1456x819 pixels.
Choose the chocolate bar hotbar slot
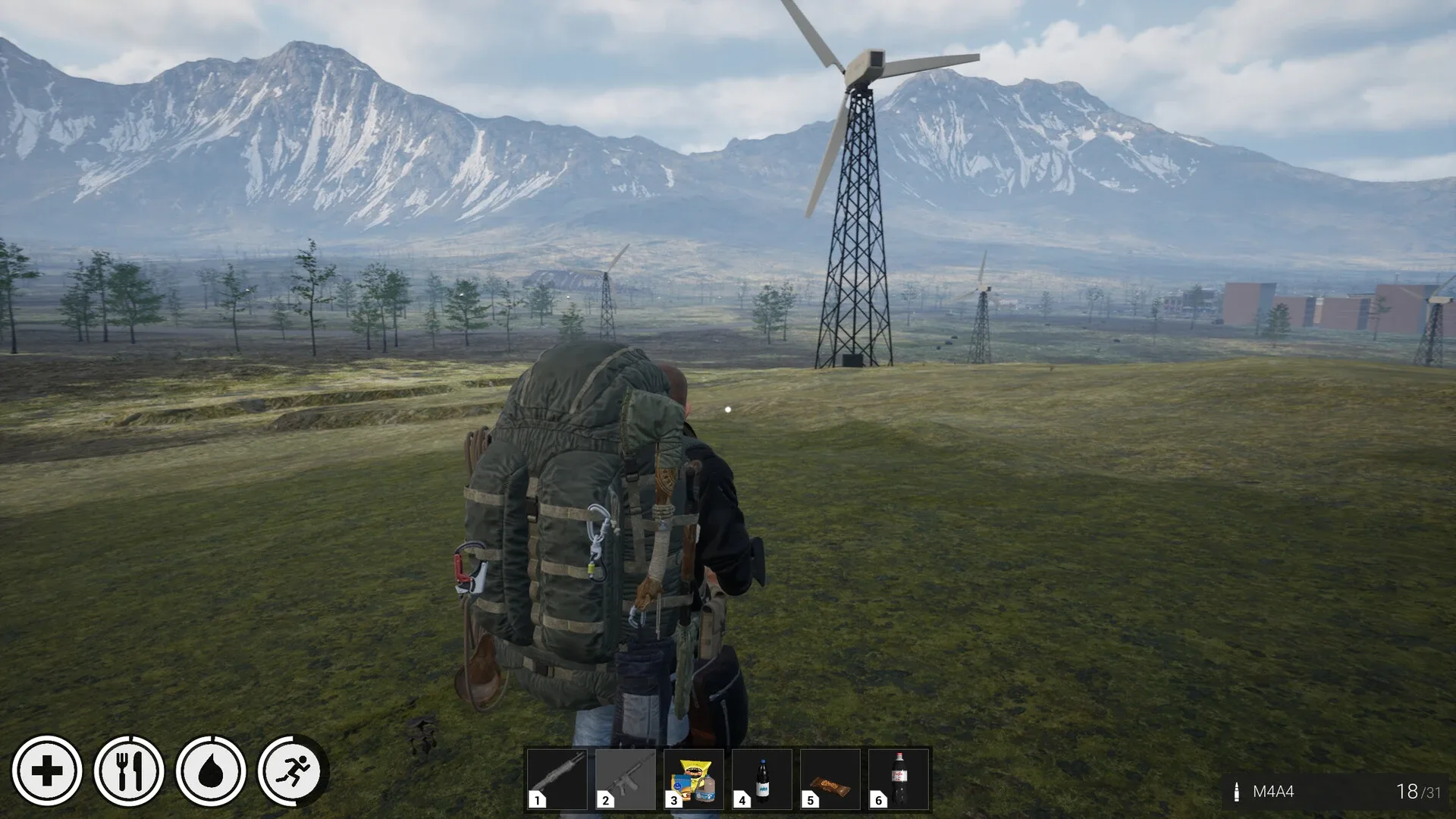click(830, 780)
